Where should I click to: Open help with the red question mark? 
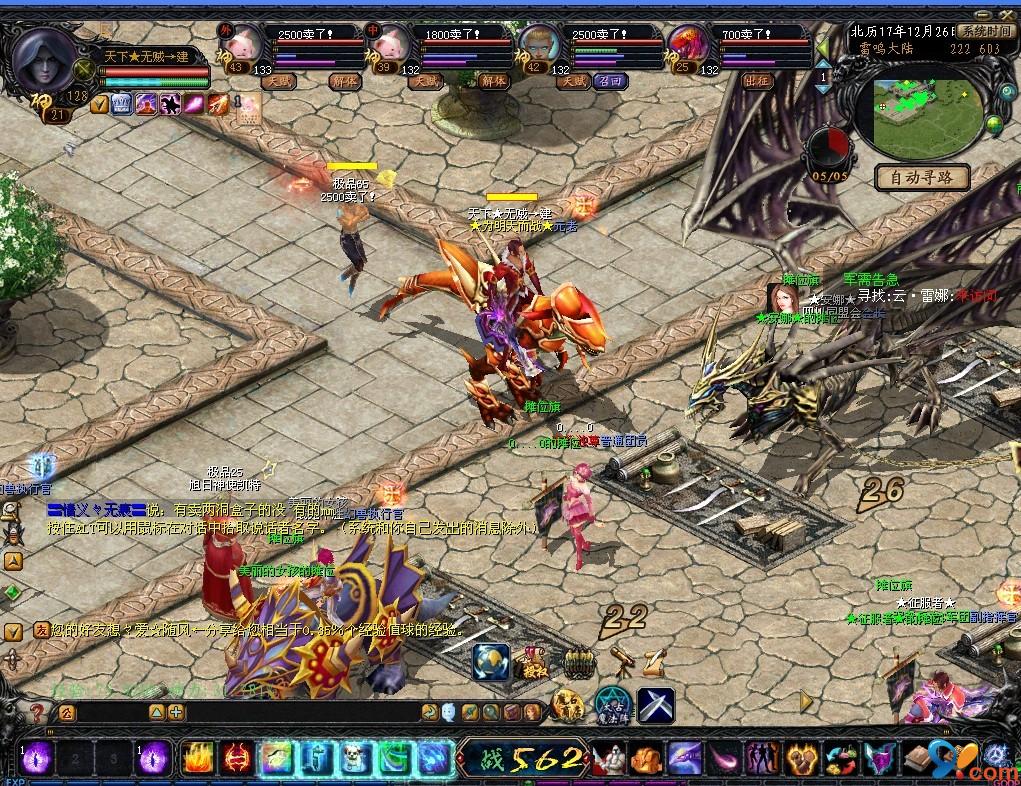(x=37, y=713)
